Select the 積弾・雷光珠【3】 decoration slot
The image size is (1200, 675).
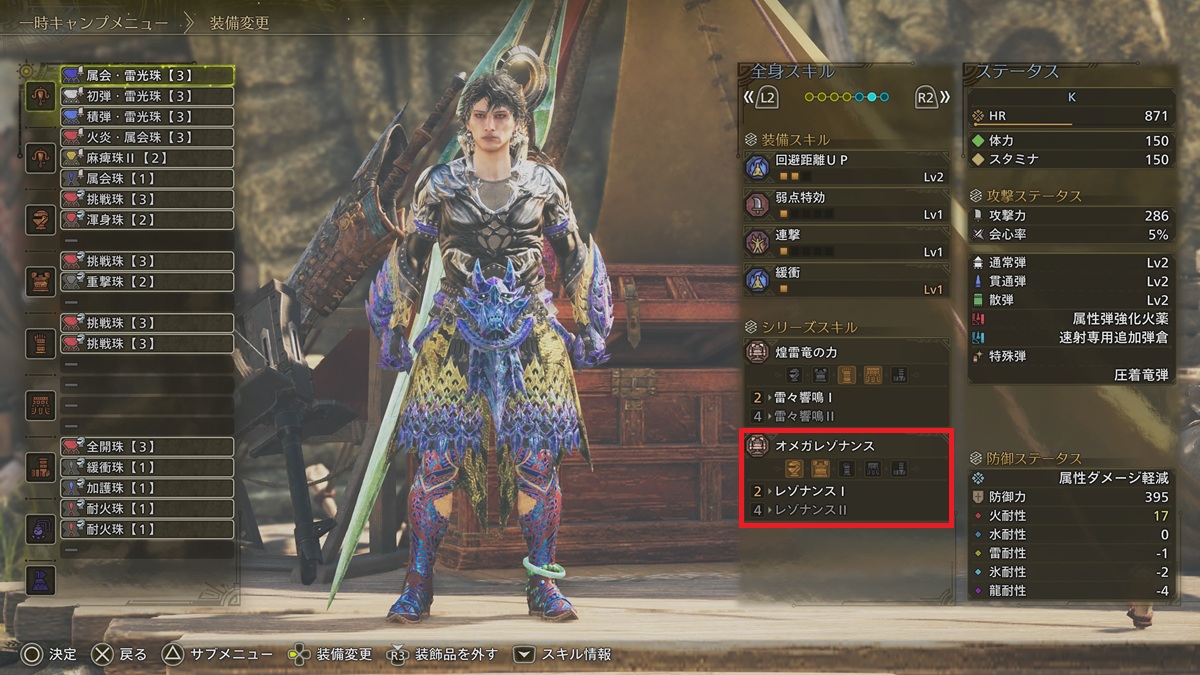pos(147,117)
